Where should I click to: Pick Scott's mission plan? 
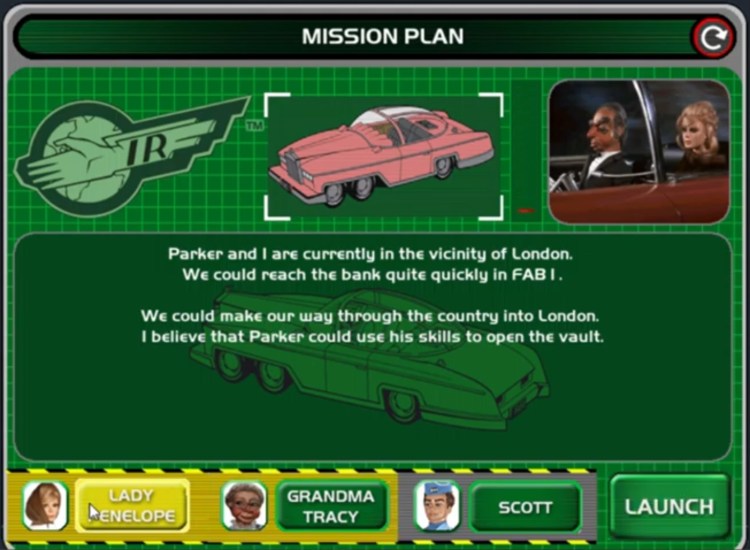(x=525, y=507)
